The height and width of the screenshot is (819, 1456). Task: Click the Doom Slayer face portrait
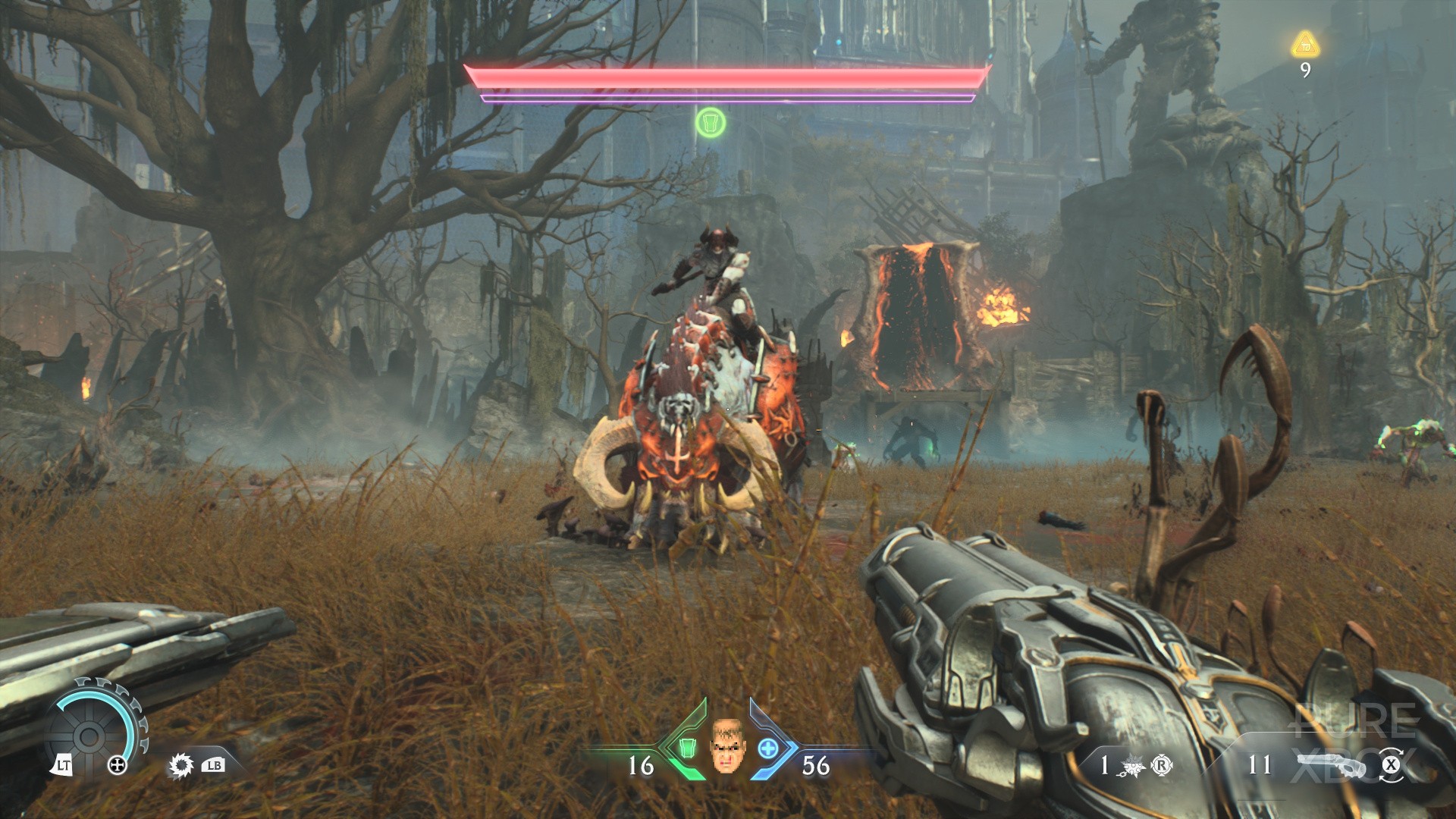726,746
